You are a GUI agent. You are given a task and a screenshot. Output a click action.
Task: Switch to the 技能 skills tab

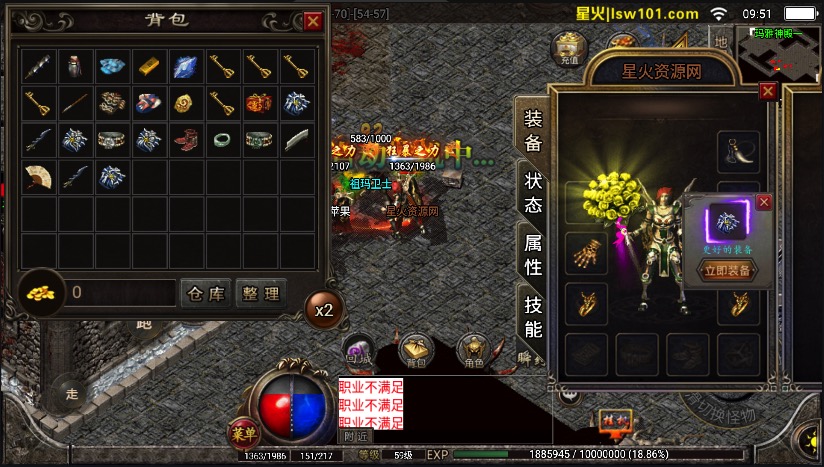point(533,316)
